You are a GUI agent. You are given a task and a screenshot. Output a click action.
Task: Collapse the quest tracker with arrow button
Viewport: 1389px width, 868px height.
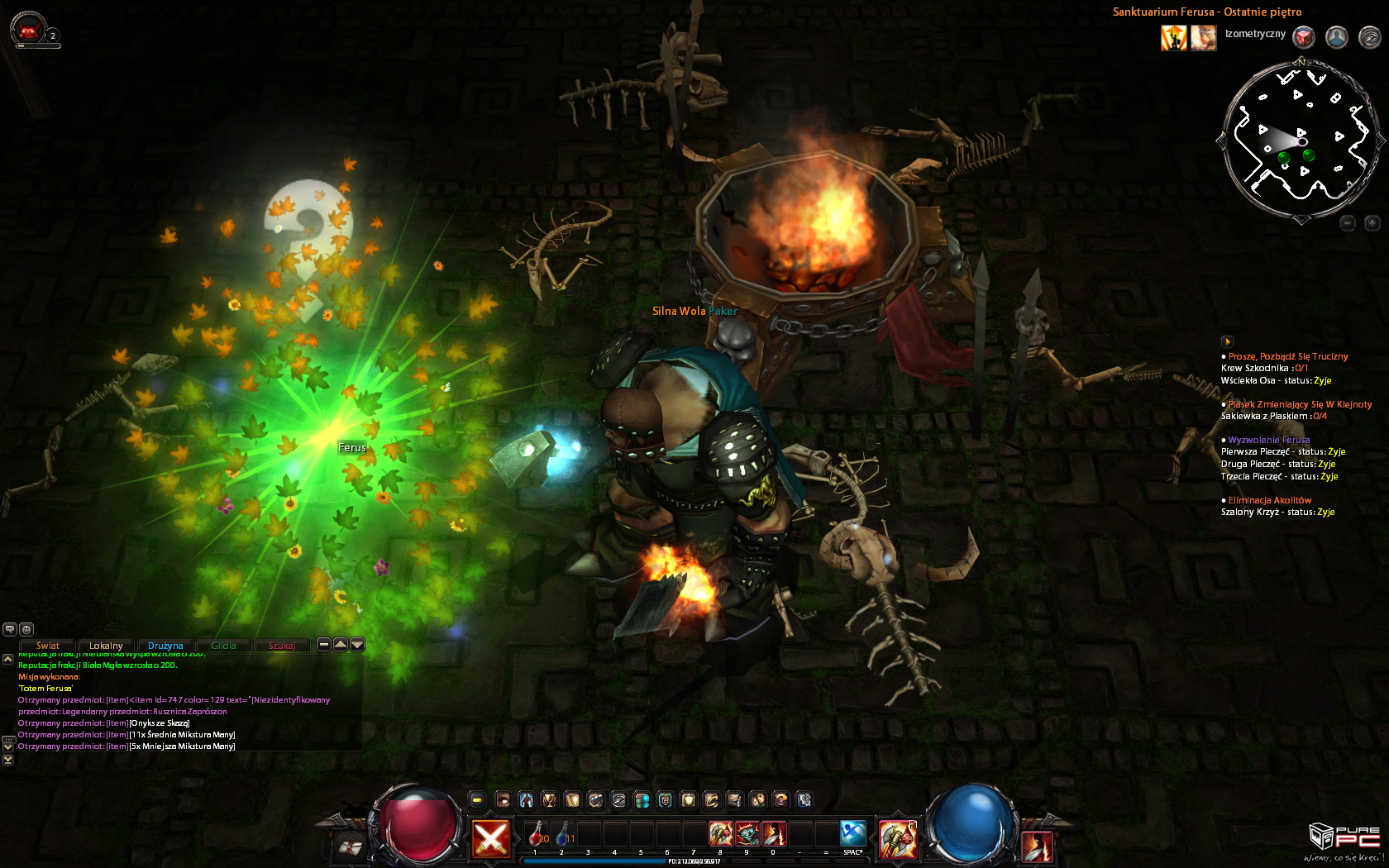(1227, 341)
